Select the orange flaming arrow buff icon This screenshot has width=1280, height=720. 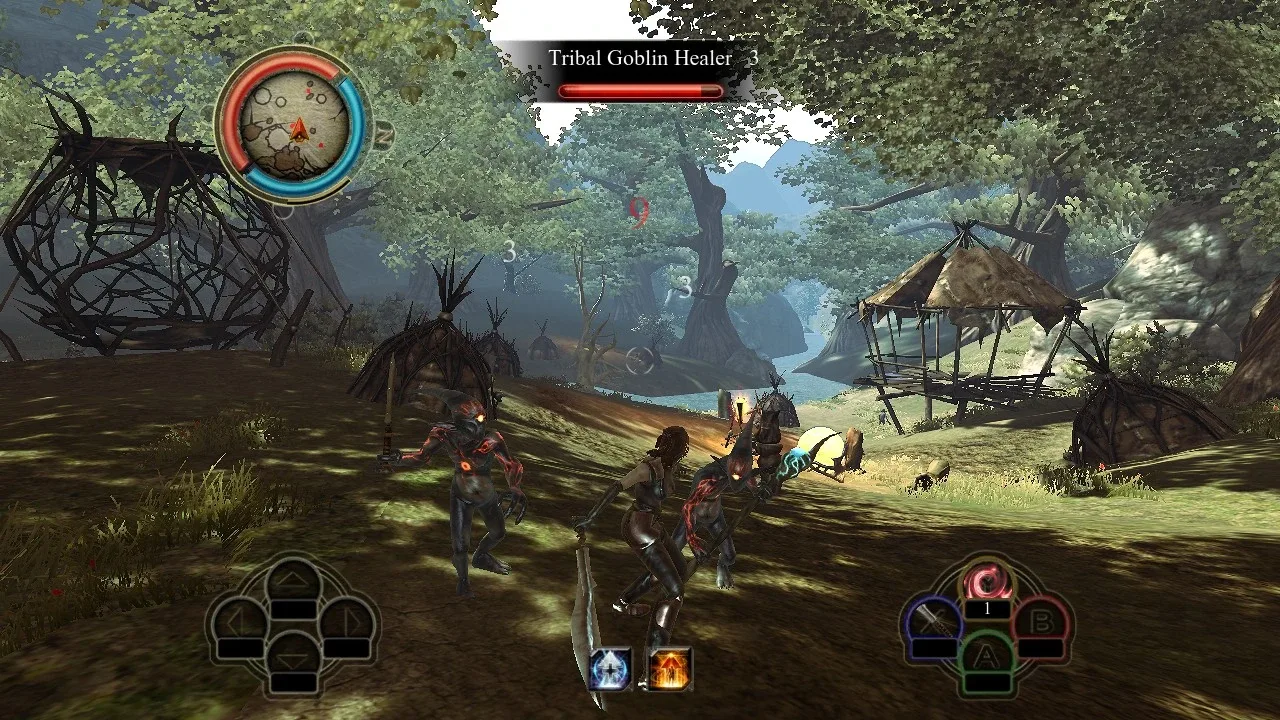tap(668, 669)
